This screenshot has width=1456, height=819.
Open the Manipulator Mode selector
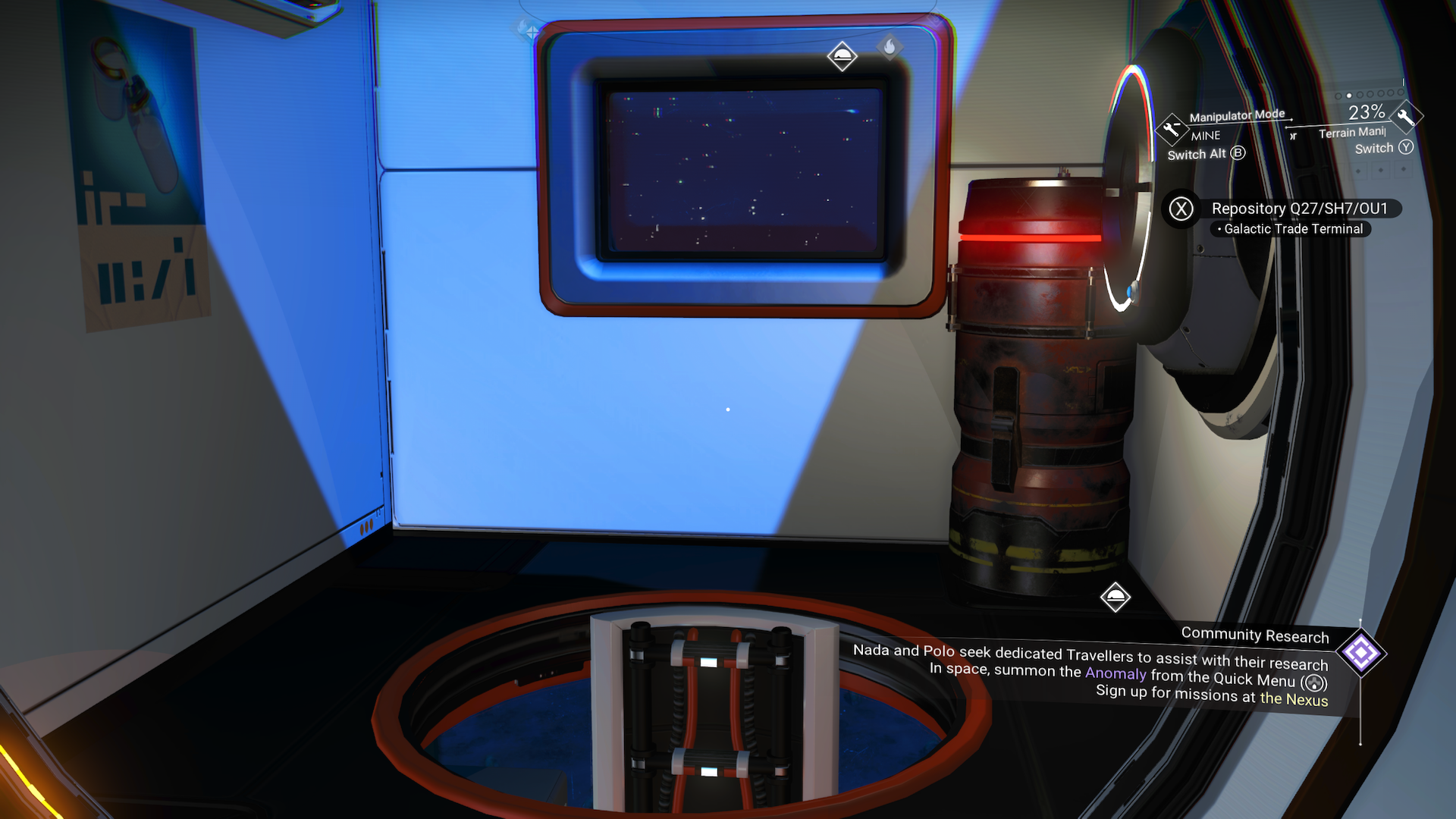coord(1237,115)
